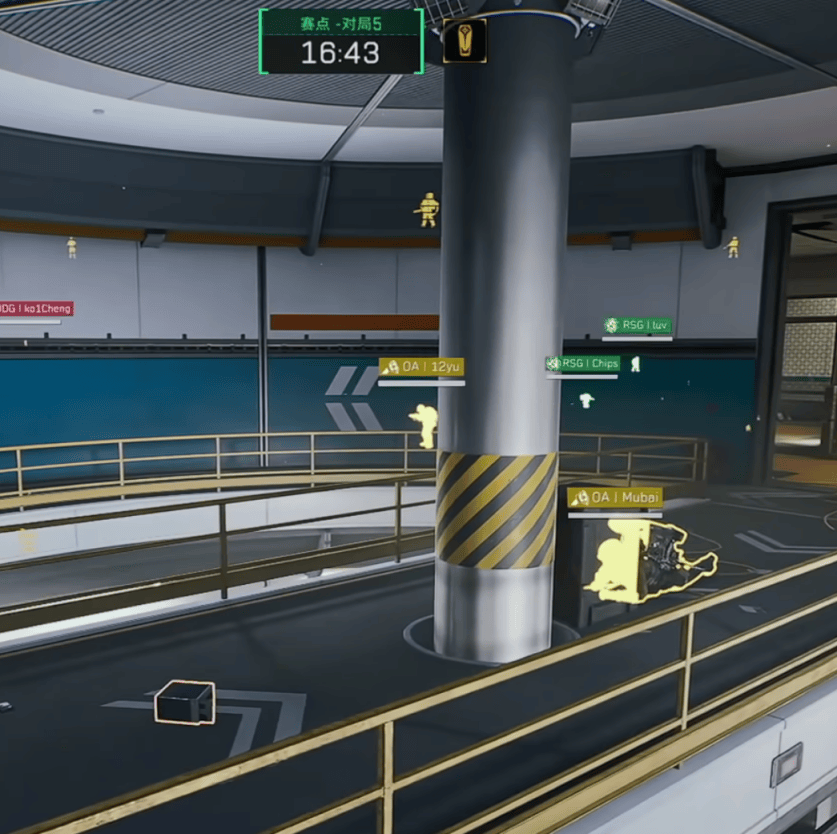The image size is (837, 834).
Task: Select the OA | Mubai player nameplate
Action: click(615, 497)
